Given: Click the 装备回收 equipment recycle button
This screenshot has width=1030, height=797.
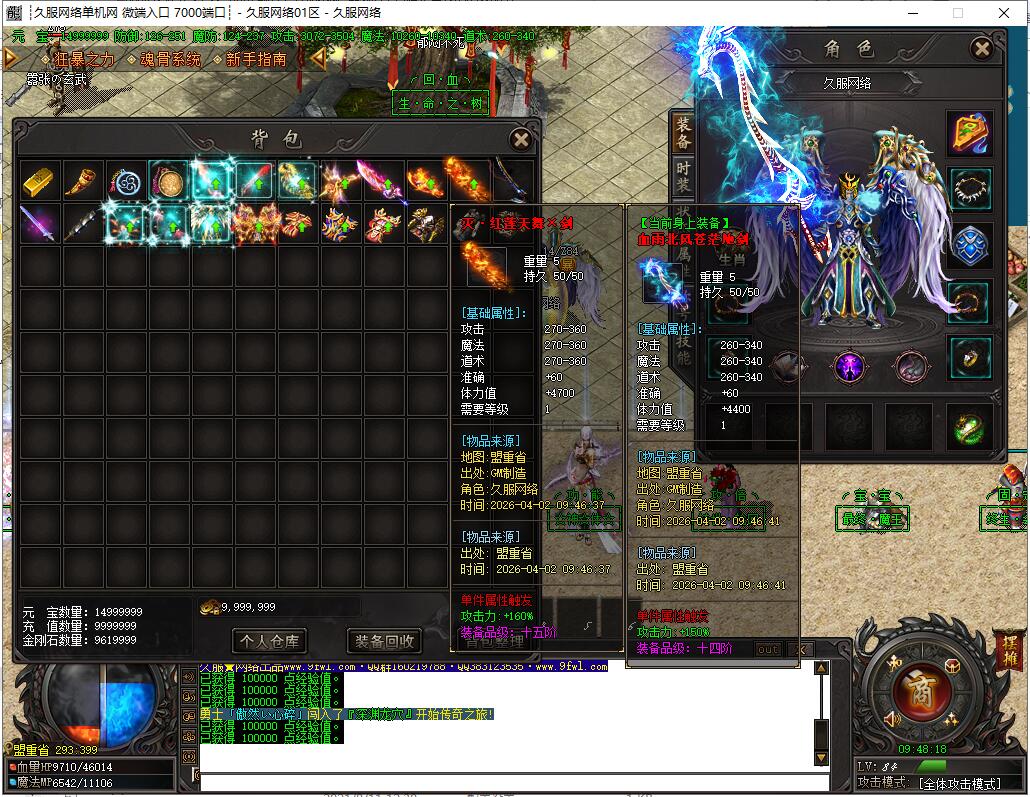Looking at the screenshot, I should click(x=385, y=641).
